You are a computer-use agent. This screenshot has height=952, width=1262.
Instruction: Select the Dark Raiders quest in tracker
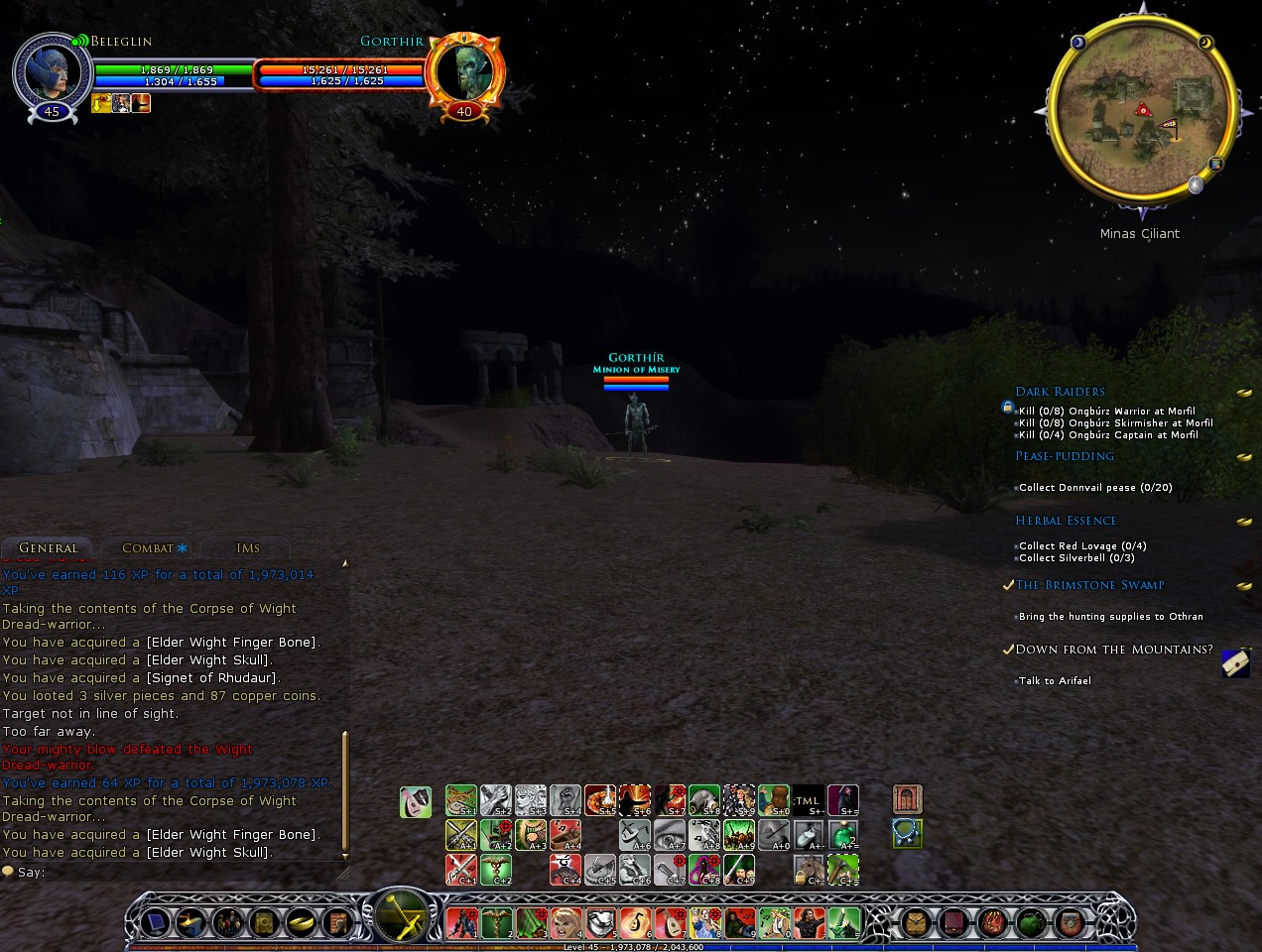point(1060,392)
